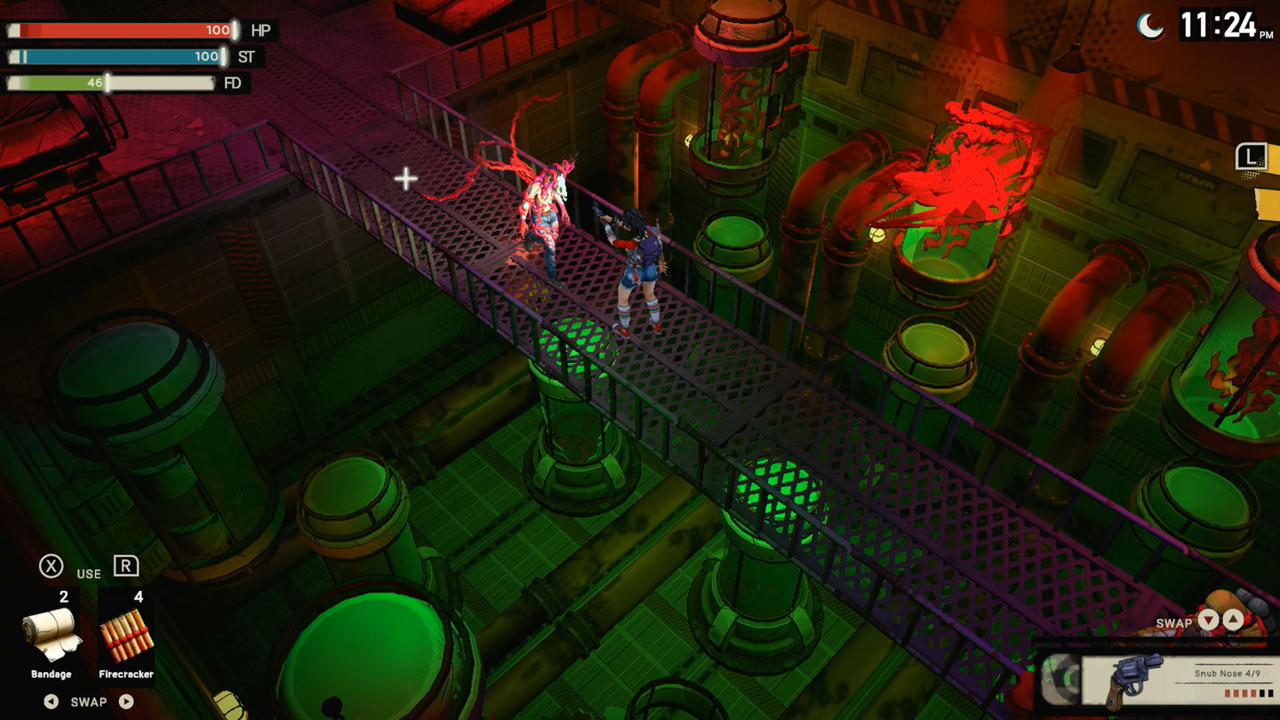Click the left arrow to swap items
The width and height of the screenshot is (1280, 720).
tap(51, 701)
